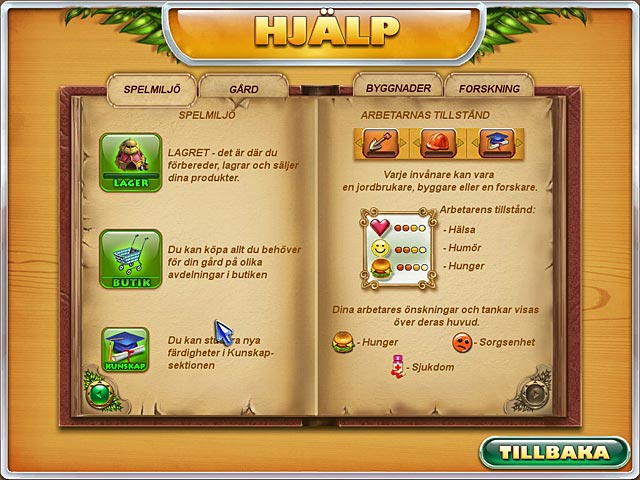
Task: Click the Tillbaka button
Action: 556,452
